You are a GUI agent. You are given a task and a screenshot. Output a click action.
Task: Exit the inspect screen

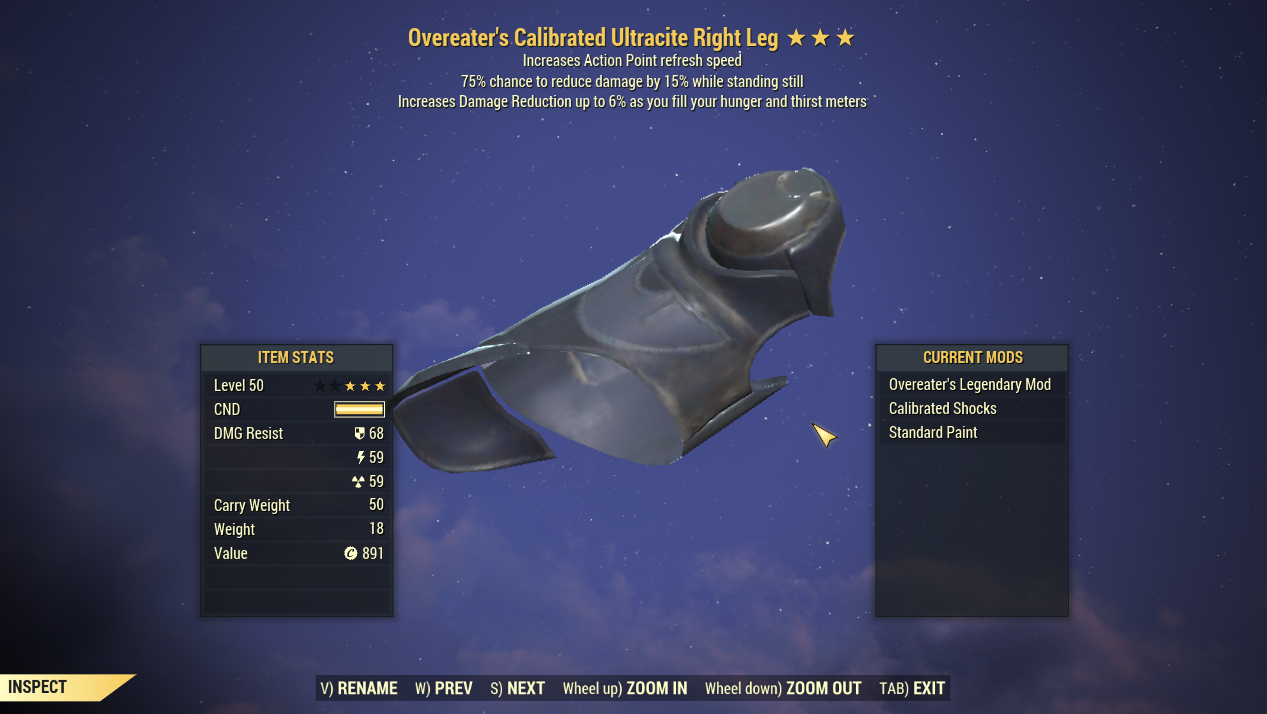pyautogui.click(x=912, y=688)
